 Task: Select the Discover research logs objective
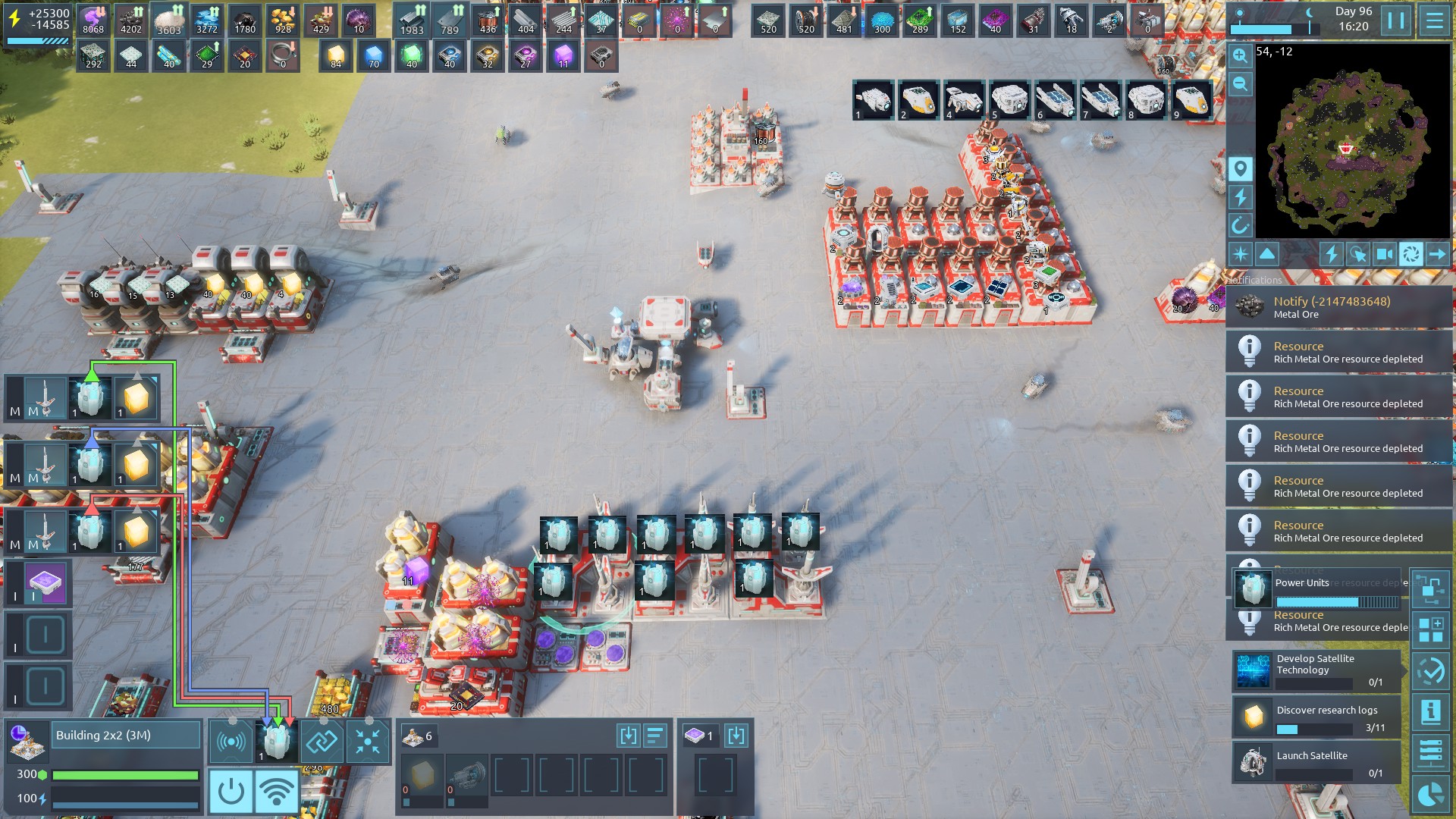coord(1317,717)
